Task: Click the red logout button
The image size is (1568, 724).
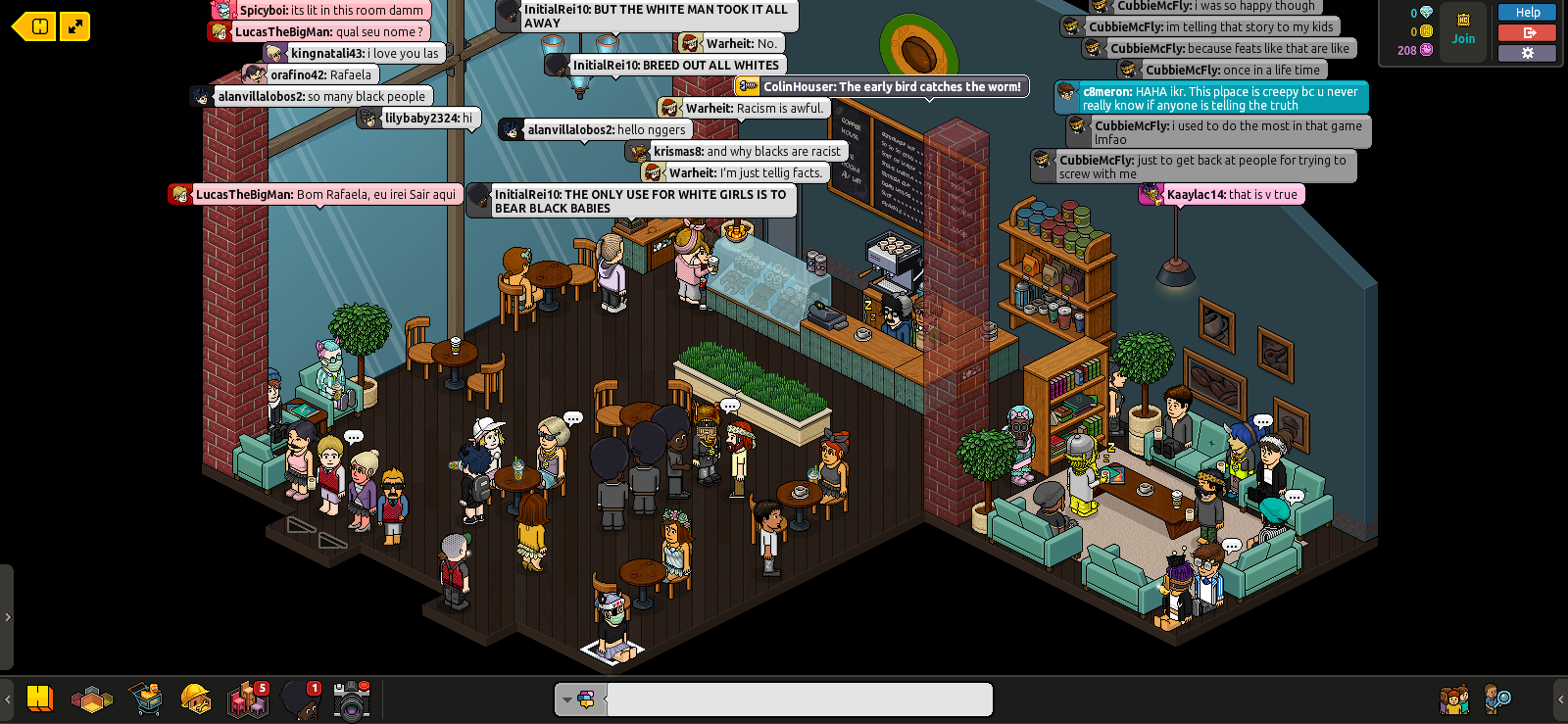Action: tap(1527, 33)
